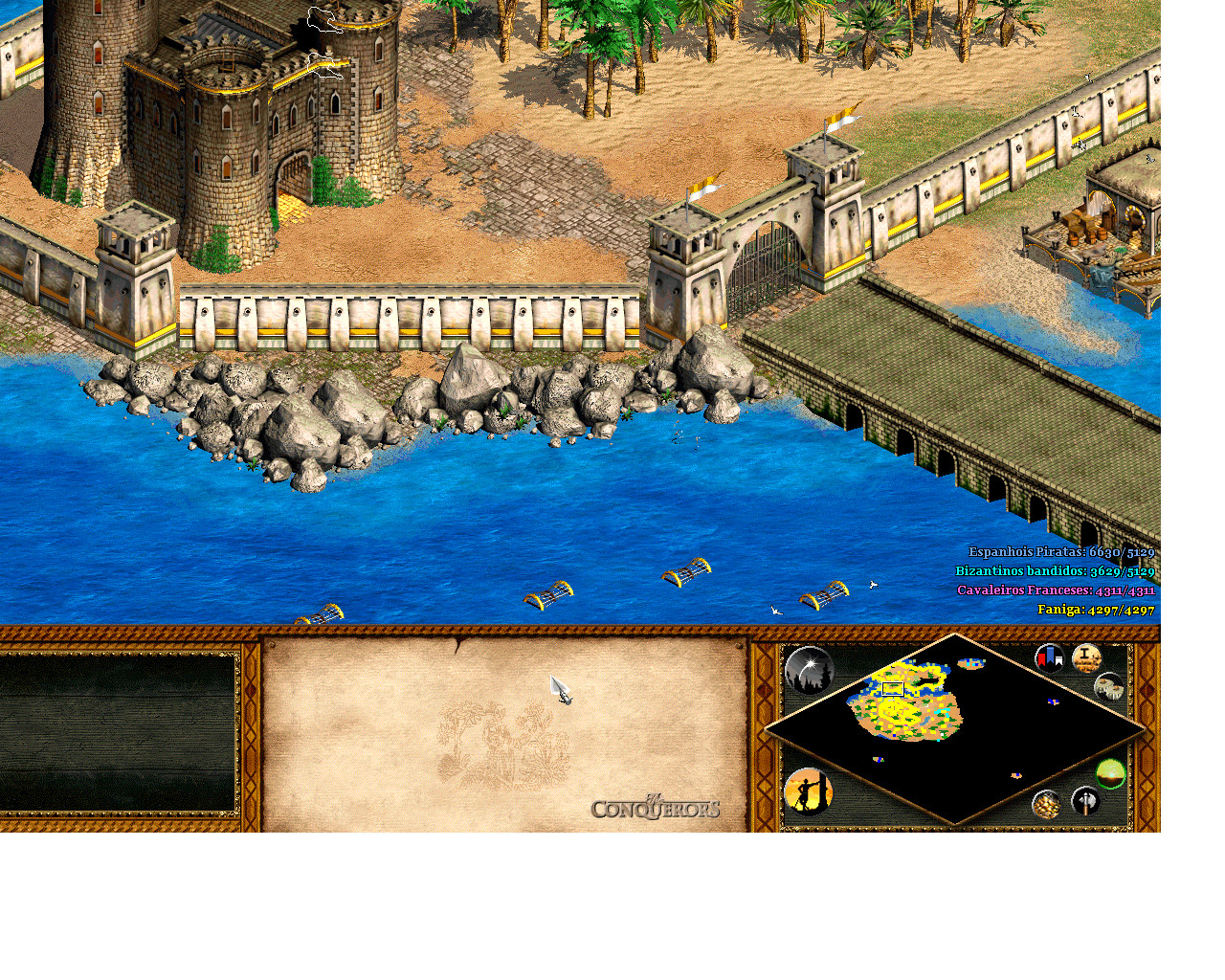Click the gold pile economy icon below the minimap
The width and height of the screenshot is (1225, 980).
[1046, 804]
